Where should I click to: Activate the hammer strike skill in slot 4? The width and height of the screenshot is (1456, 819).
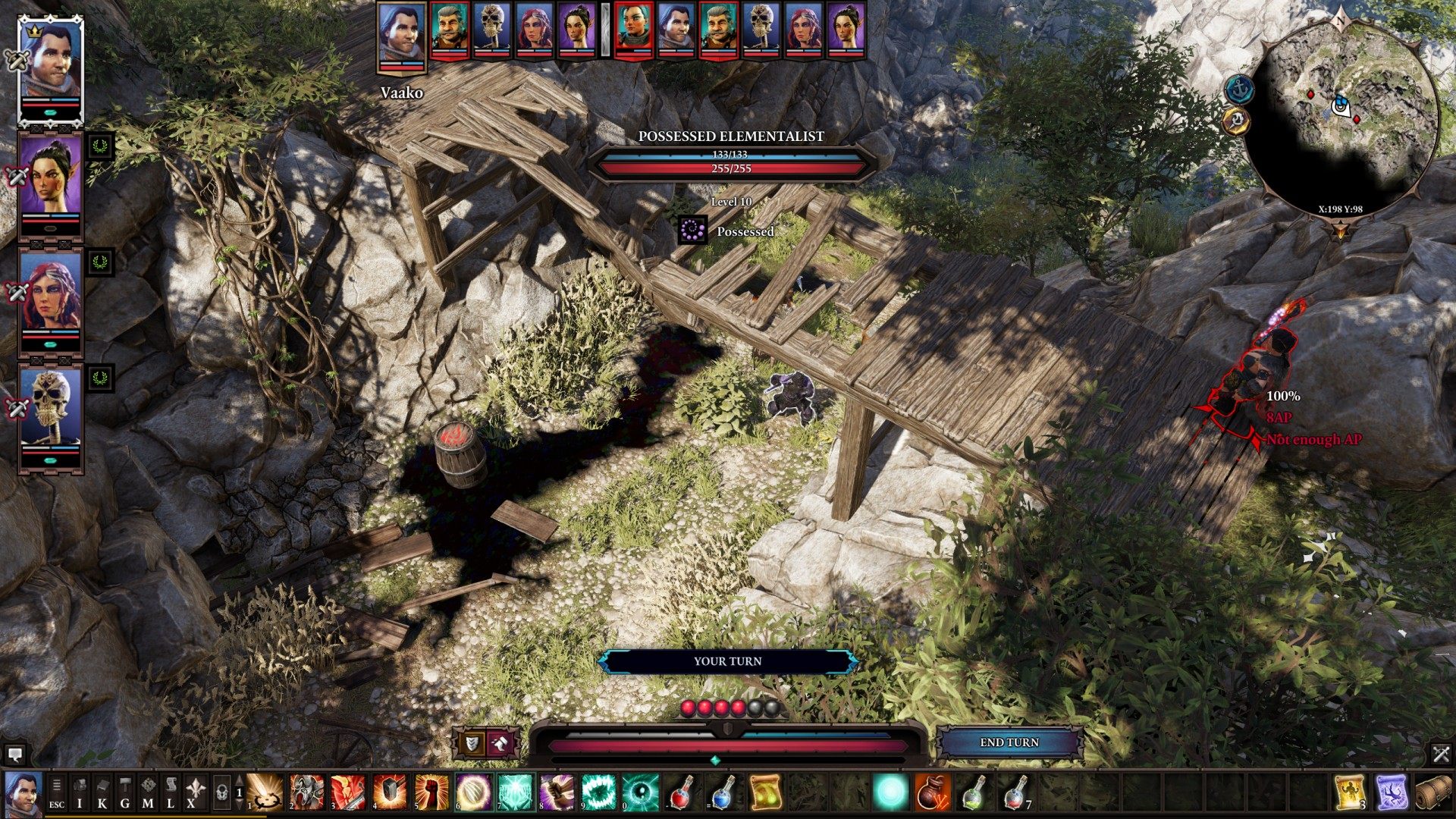click(x=390, y=792)
